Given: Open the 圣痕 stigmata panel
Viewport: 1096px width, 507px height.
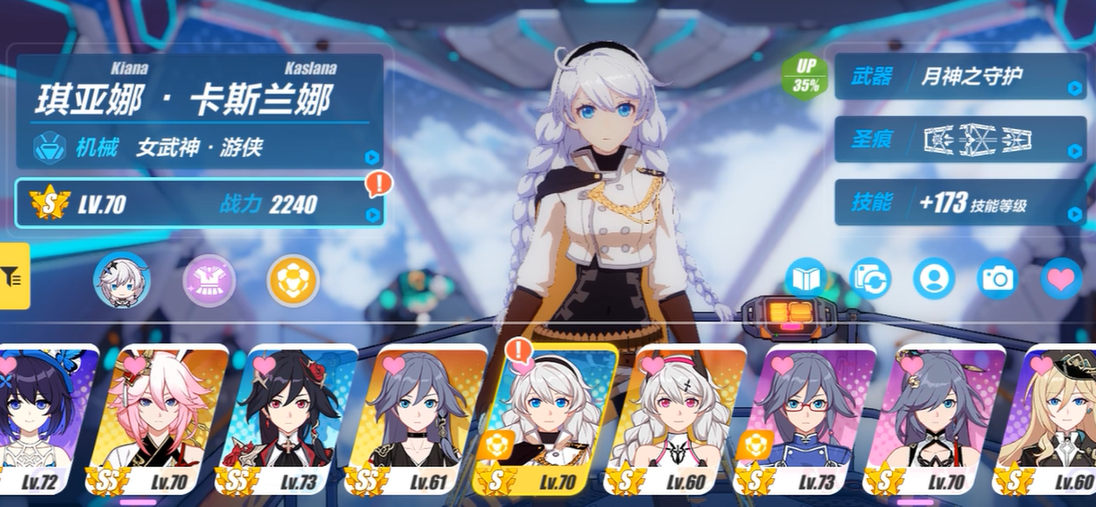Looking at the screenshot, I should coord(960,139).
